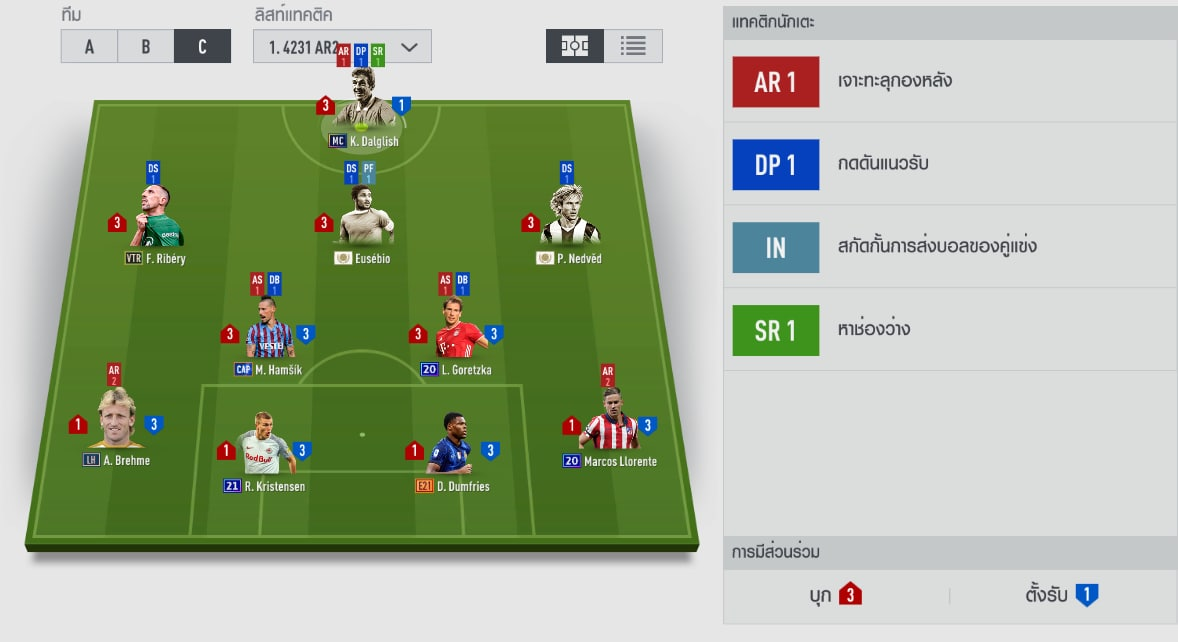Show the formation pitch view
This screenshot has height=642, width=1178.
pos(574,46)
